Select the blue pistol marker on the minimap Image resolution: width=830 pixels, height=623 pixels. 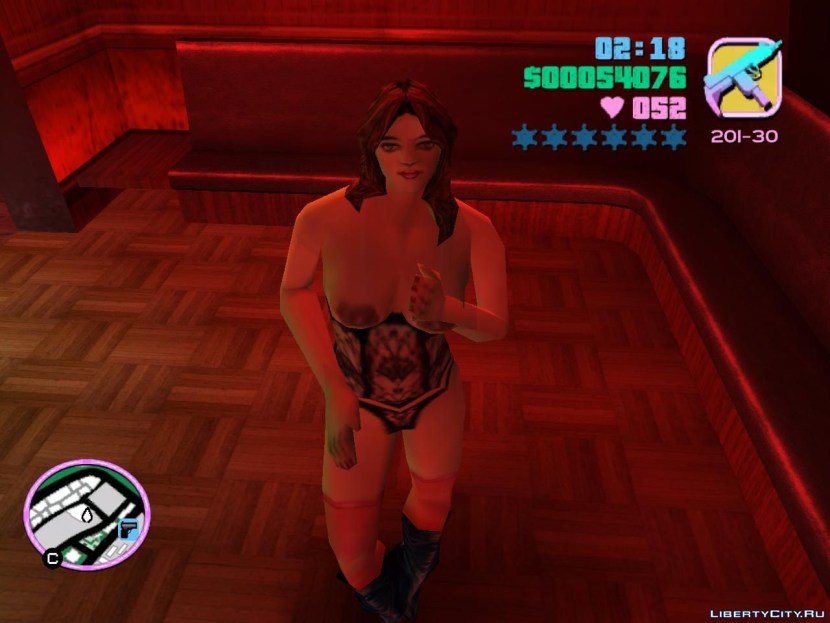[128, 526]
